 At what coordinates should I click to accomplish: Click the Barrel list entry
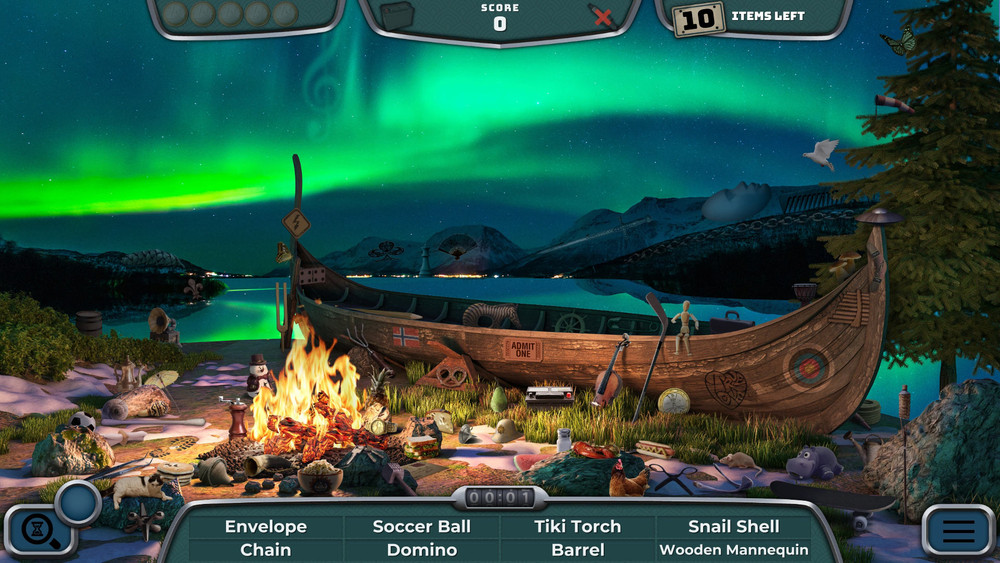click(577, 550)
